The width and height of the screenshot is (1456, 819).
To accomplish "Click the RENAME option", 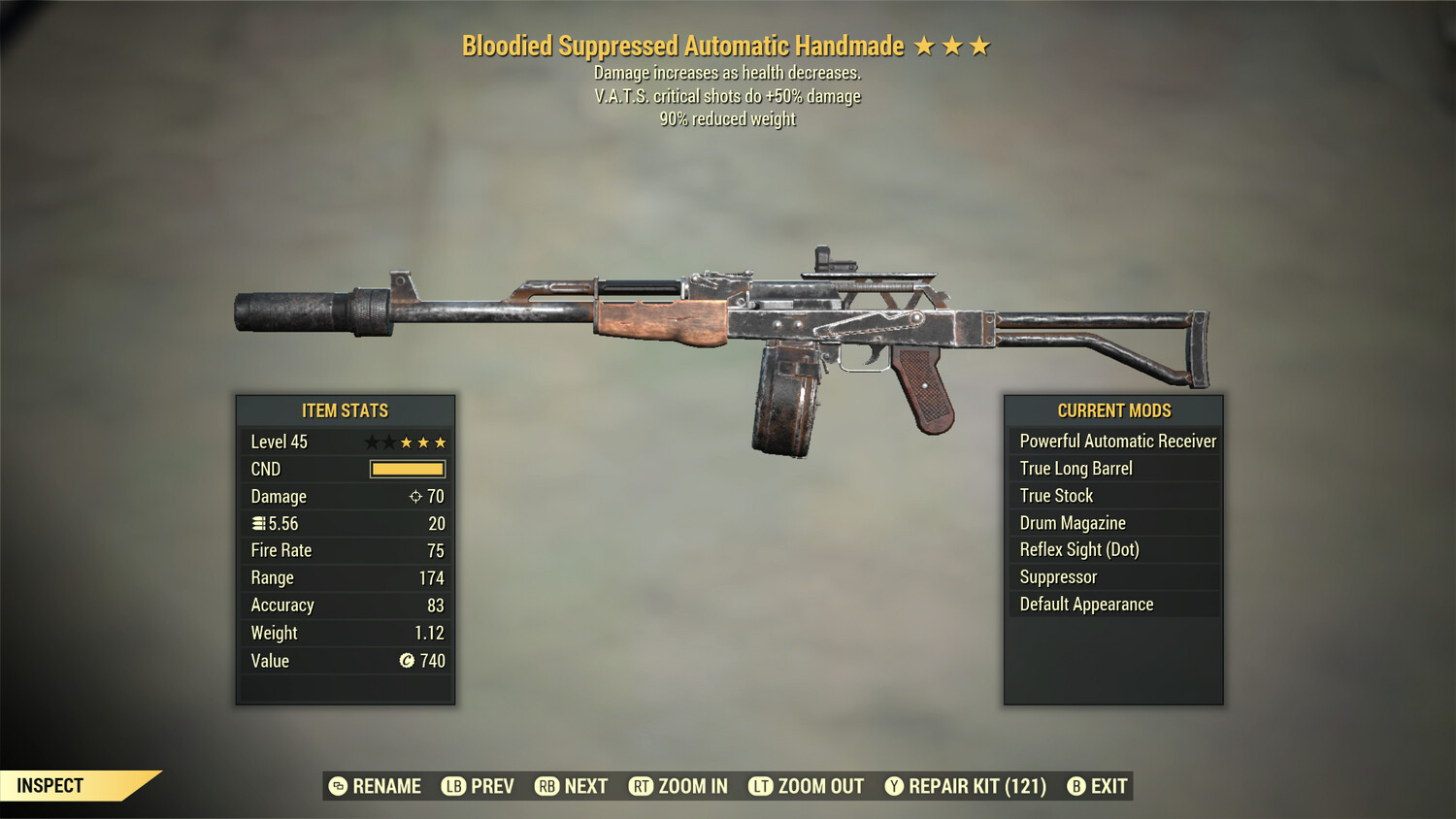I will coord(386,786).
